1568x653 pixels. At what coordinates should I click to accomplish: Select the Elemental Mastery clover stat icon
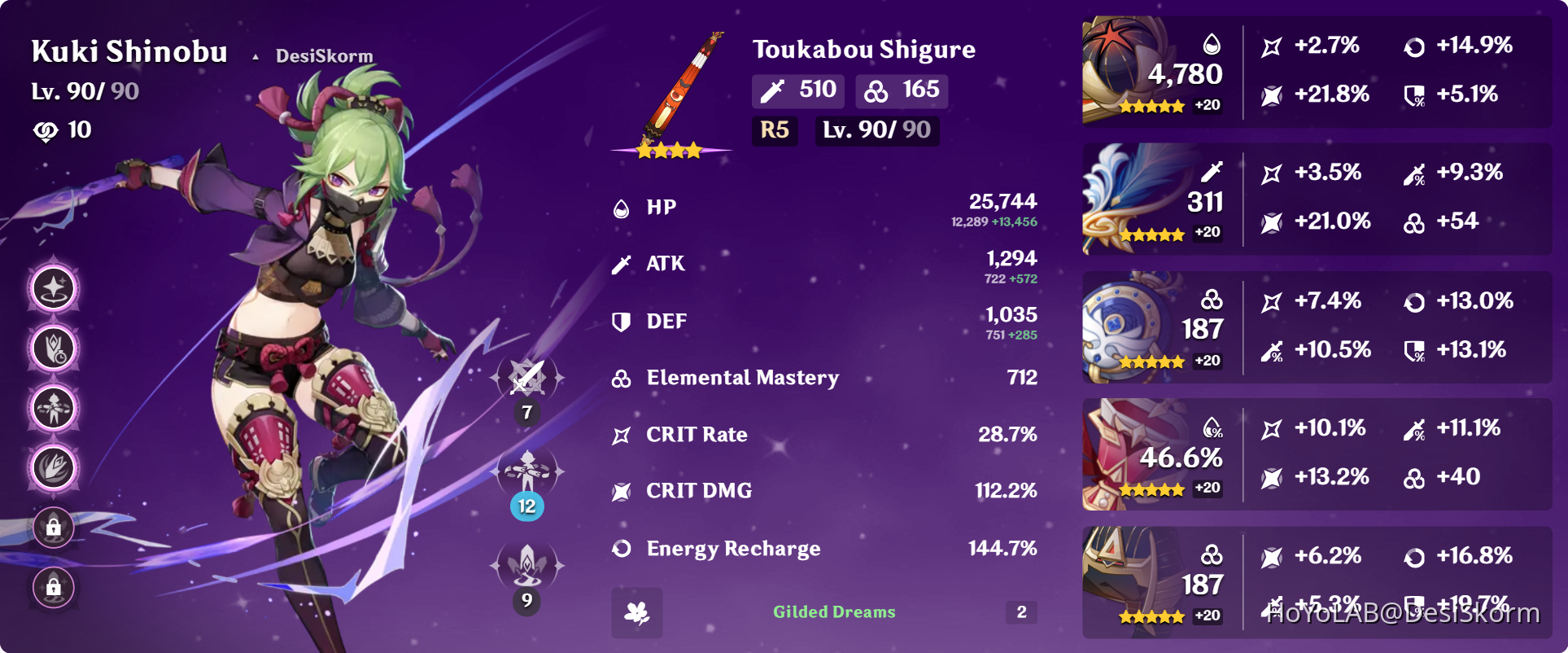click(621, 377)
